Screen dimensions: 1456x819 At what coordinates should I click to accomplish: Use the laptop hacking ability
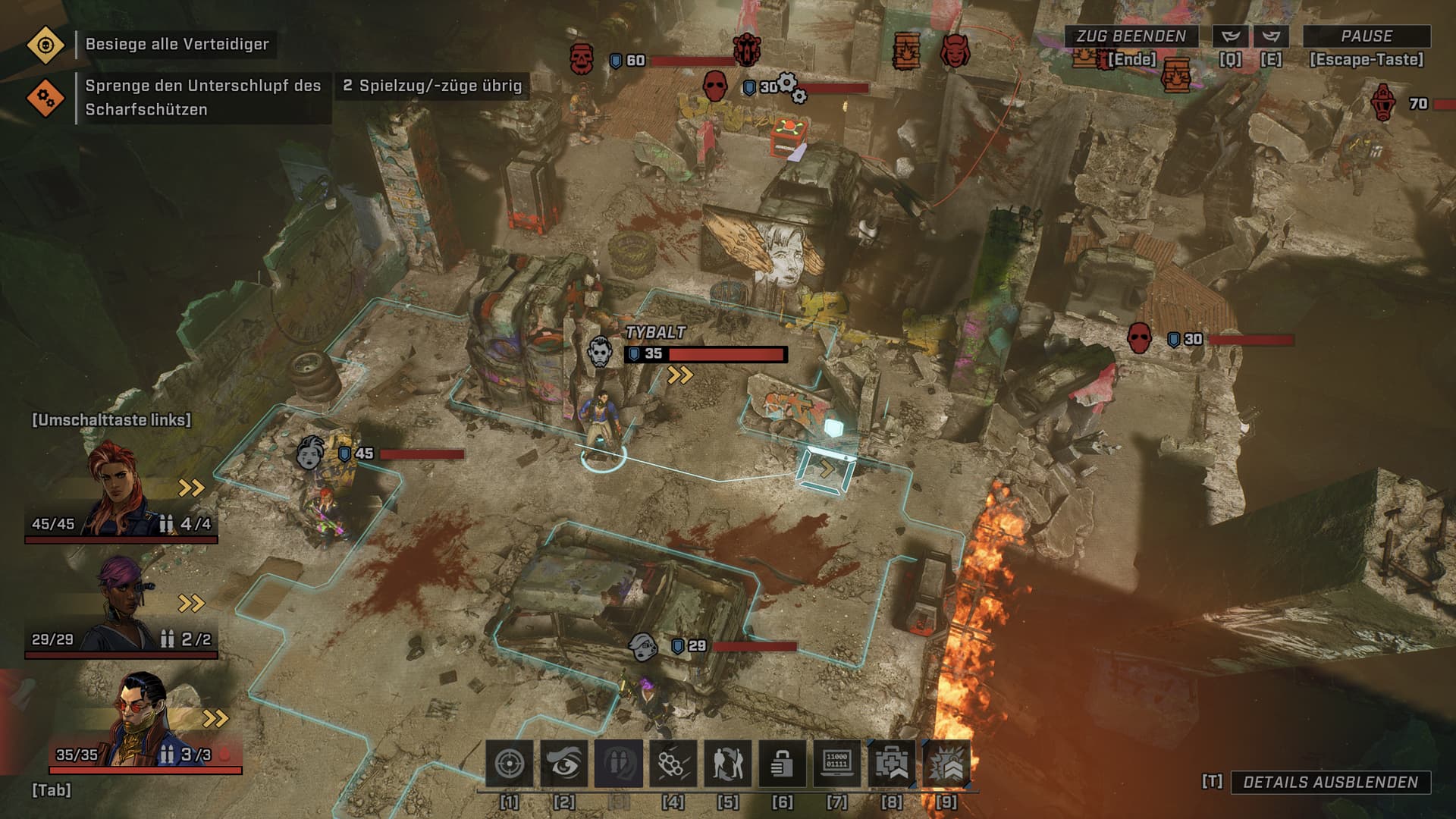837,764
